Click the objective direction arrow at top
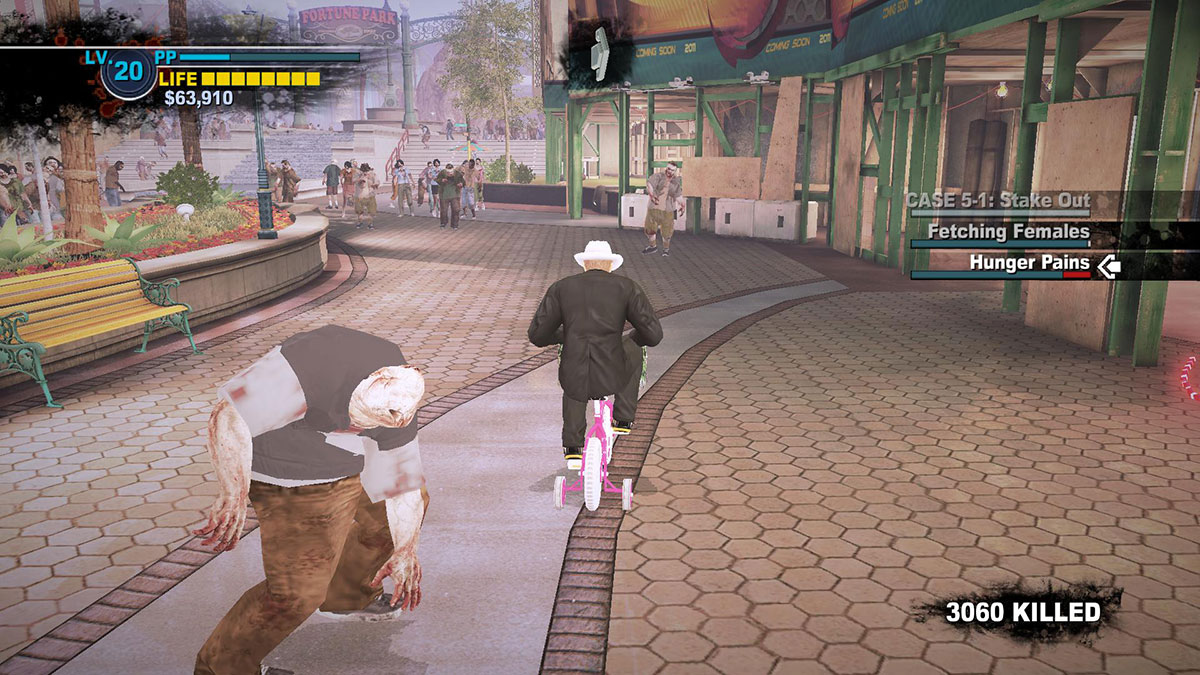 tap(599, 53)
